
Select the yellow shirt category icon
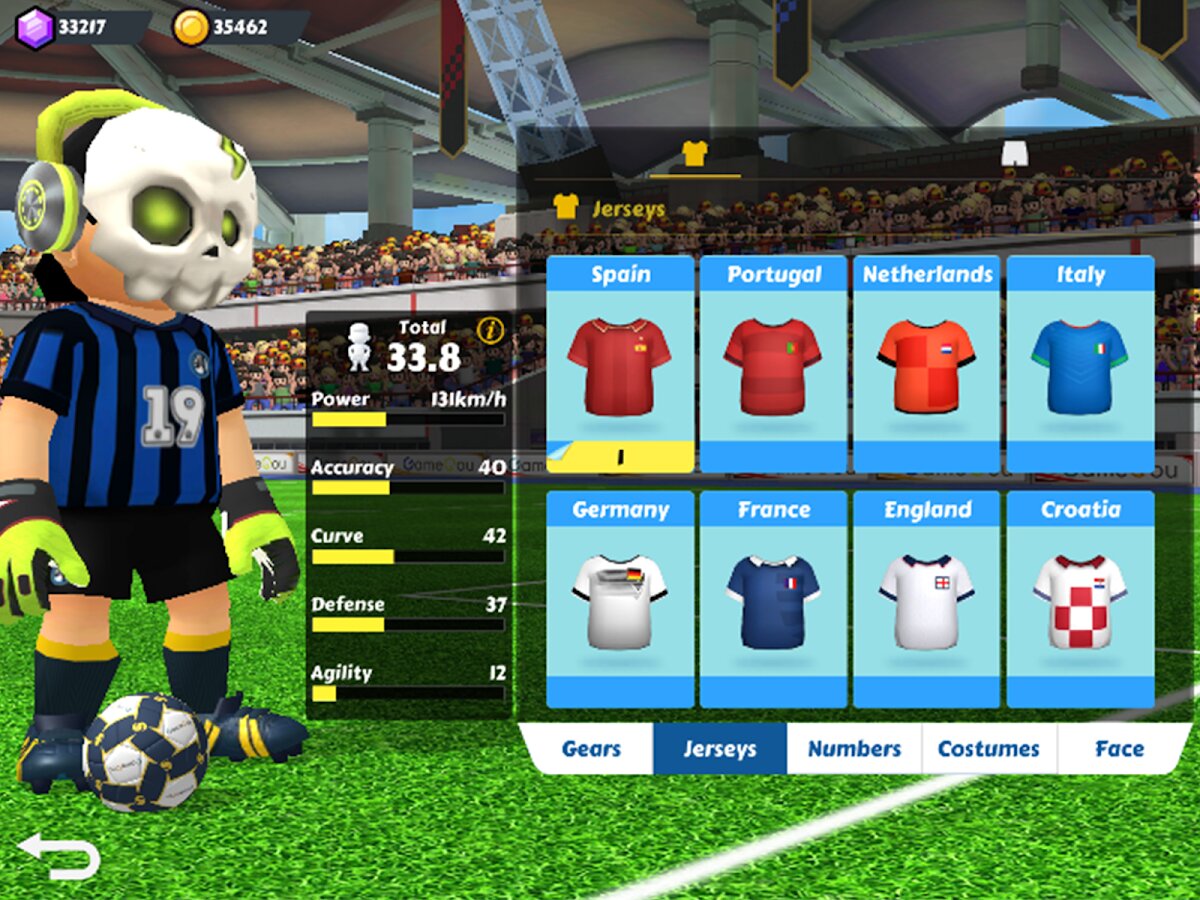point(694,153)
